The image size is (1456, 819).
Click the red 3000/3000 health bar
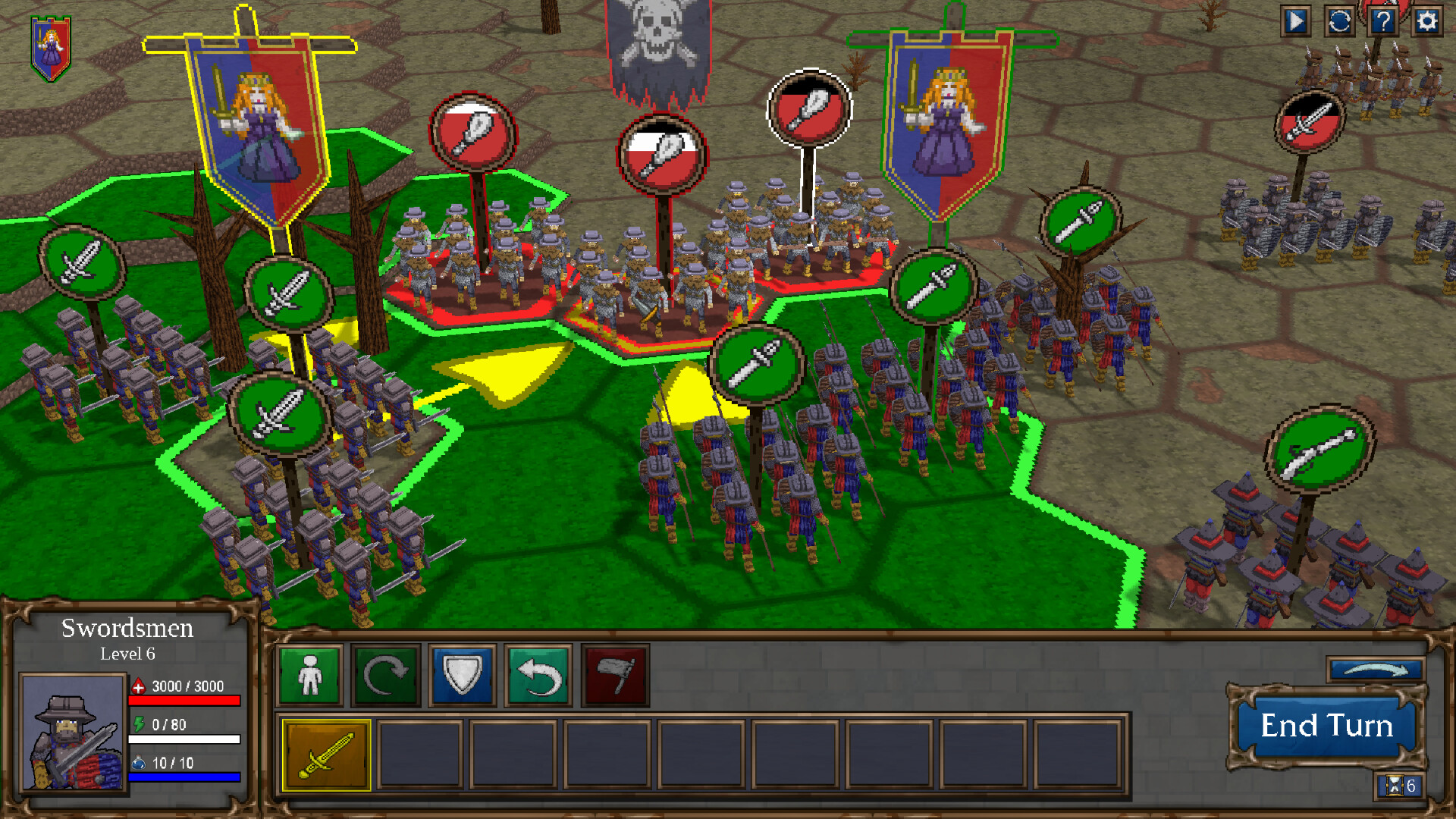pyautogui.click(x=186, y=701)
